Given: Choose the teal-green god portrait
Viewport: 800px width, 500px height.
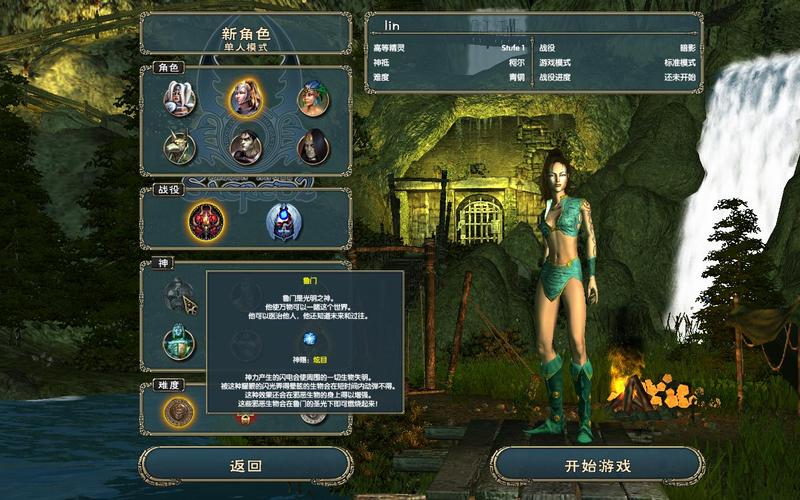Looking at the screenshot, I should (x=180, y=343).
